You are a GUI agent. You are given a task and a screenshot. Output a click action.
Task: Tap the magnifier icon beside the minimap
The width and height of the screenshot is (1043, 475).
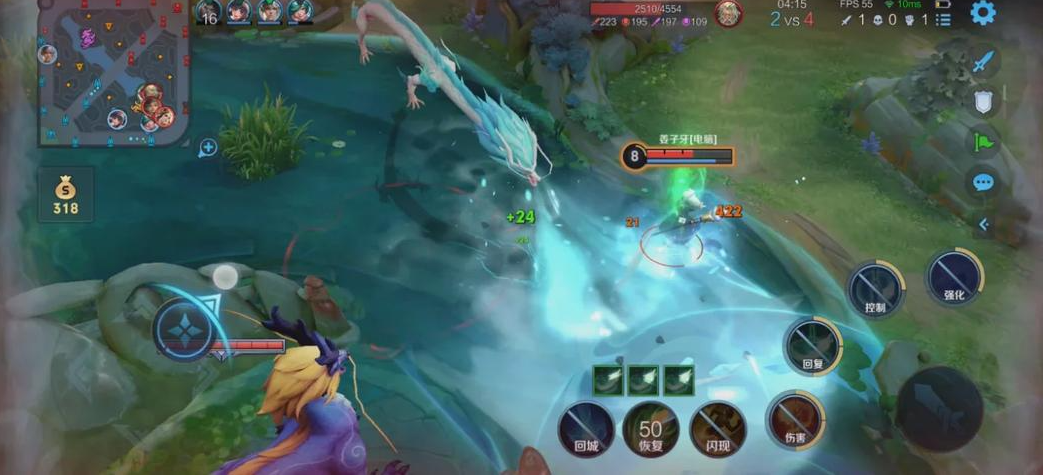coord(208,148)
